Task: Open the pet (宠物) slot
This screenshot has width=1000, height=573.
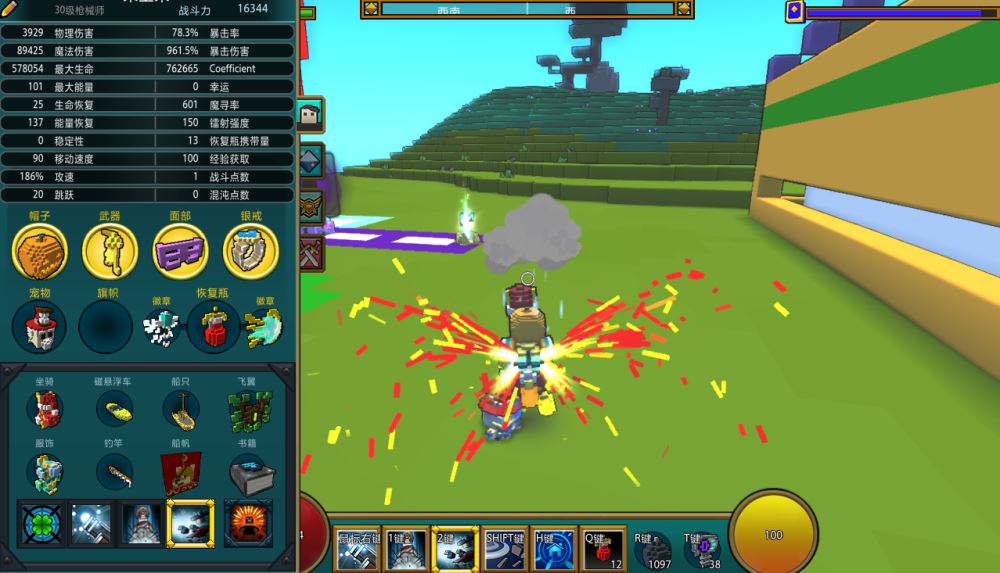Action: [x=39, y=327]
